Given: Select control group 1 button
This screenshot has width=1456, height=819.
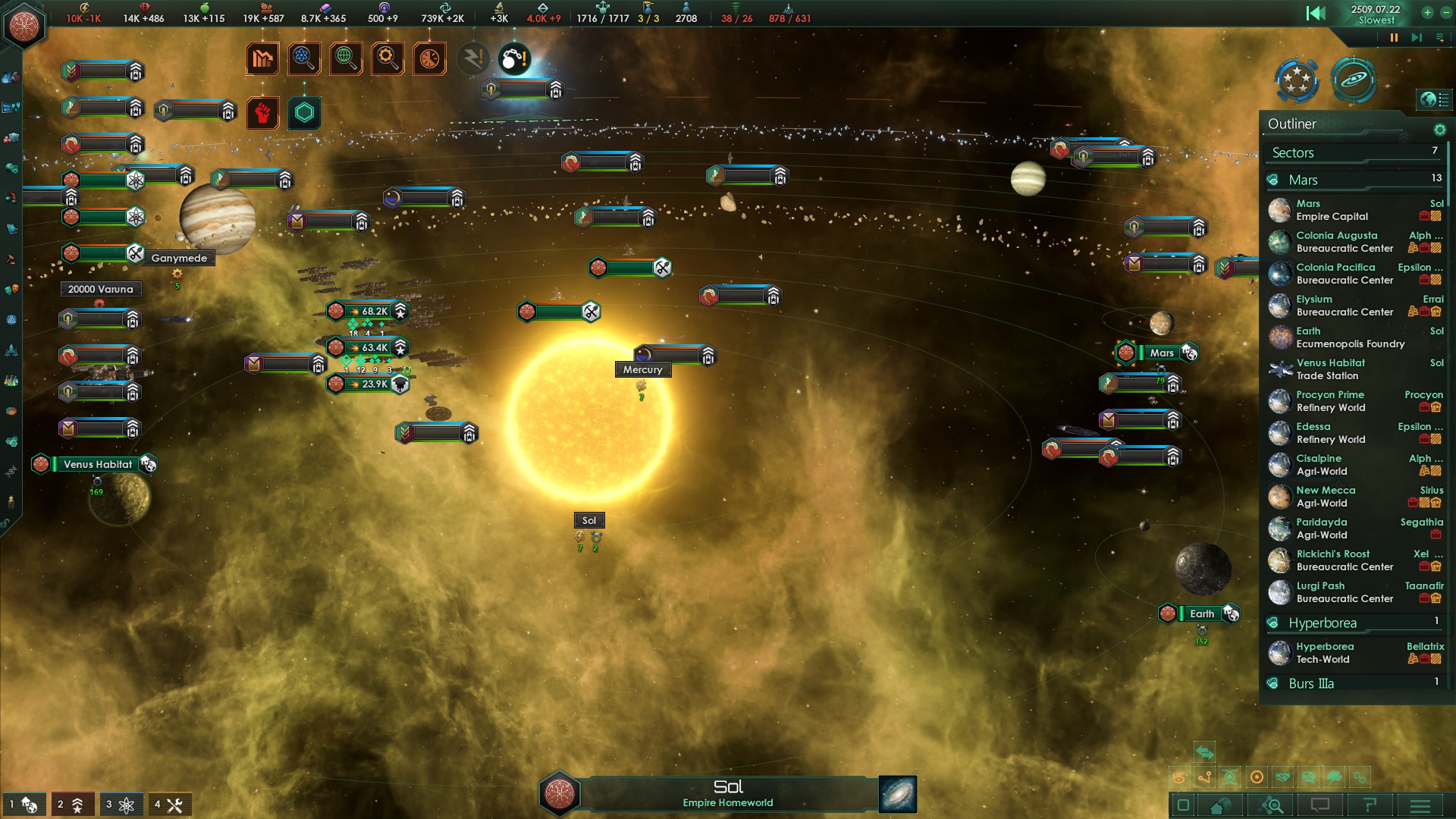Looking at the screenshot, I should click(x=23, y=805).
